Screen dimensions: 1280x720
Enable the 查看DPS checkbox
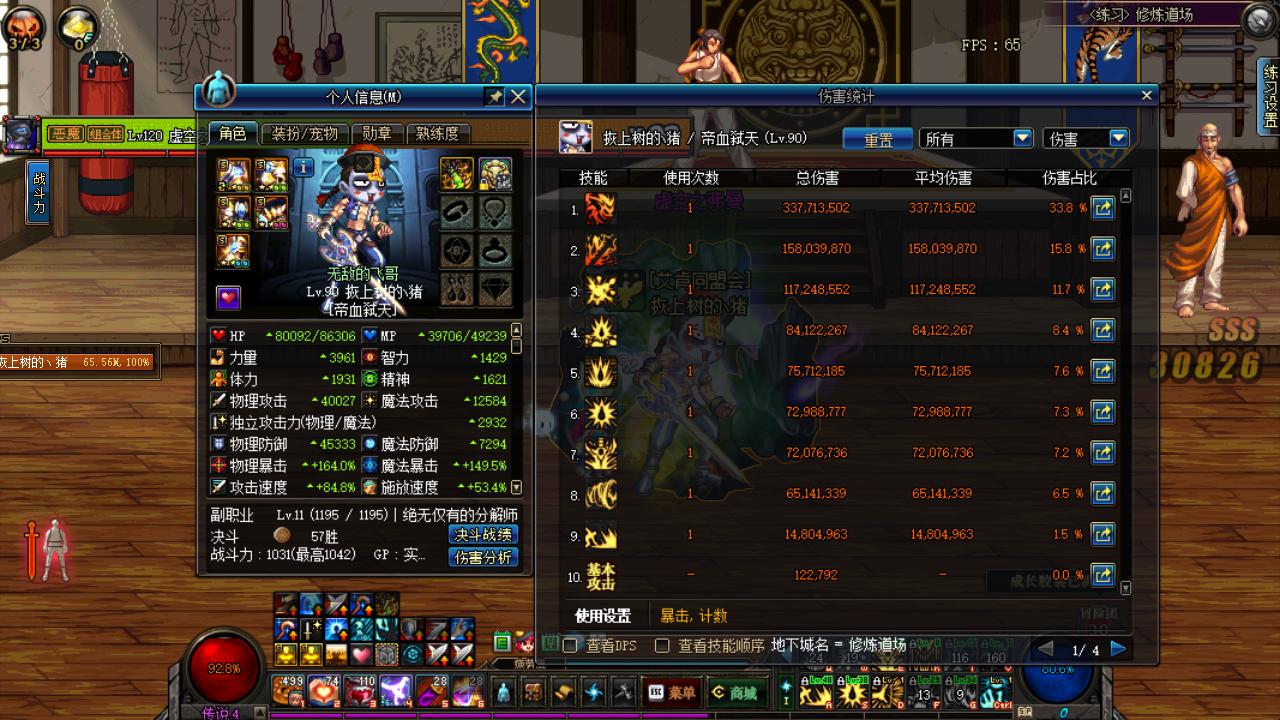coord(570,645)
